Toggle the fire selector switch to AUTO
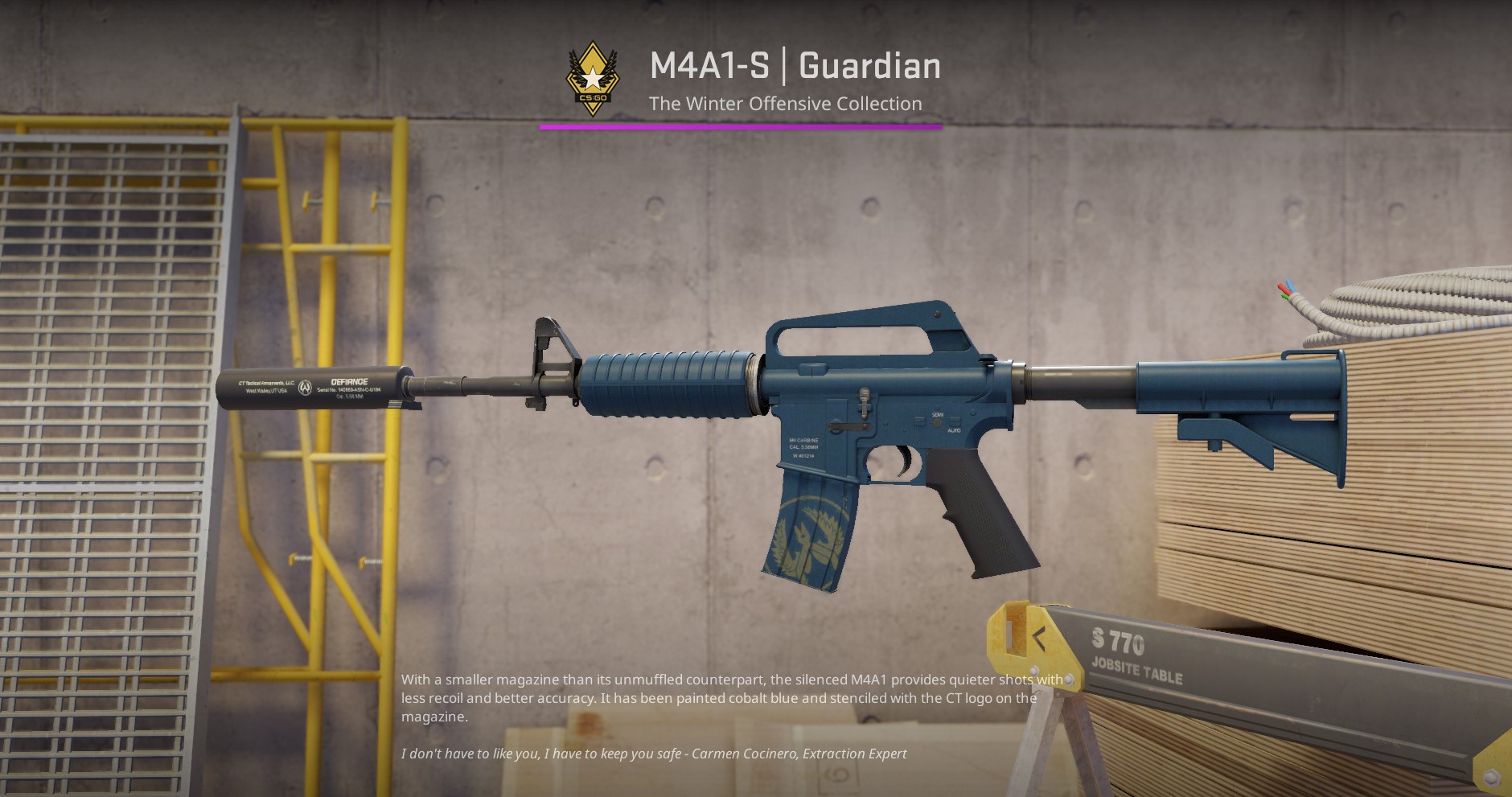The height and width of the screenshot is (797, 1512). tap(936, 422)
